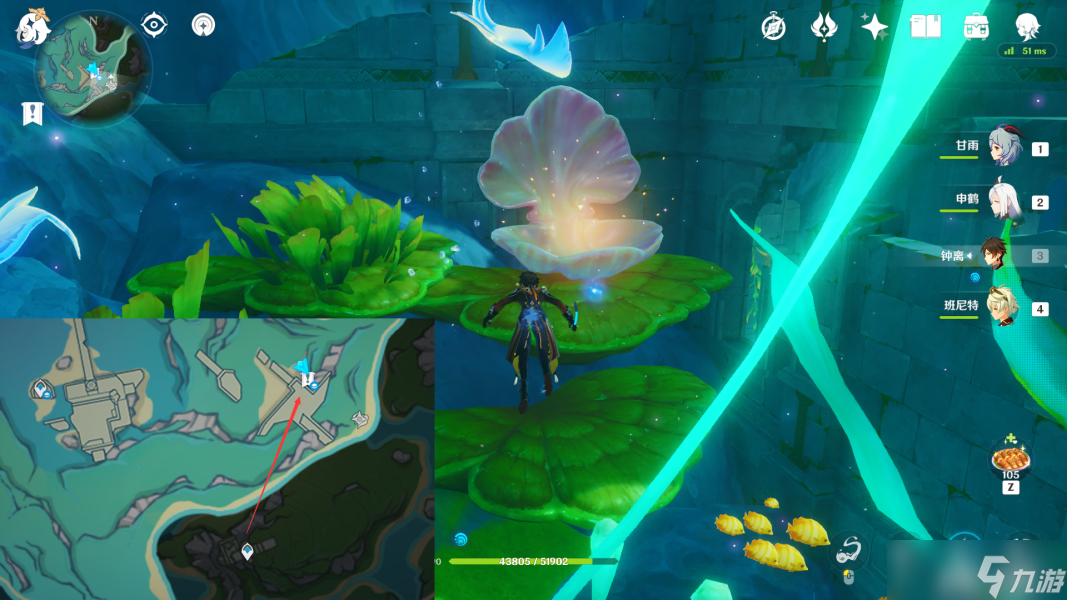The height and width of the screenshot is (600, 1067).
Task: Open the character profile head icon
Action: click(1027, 26)
